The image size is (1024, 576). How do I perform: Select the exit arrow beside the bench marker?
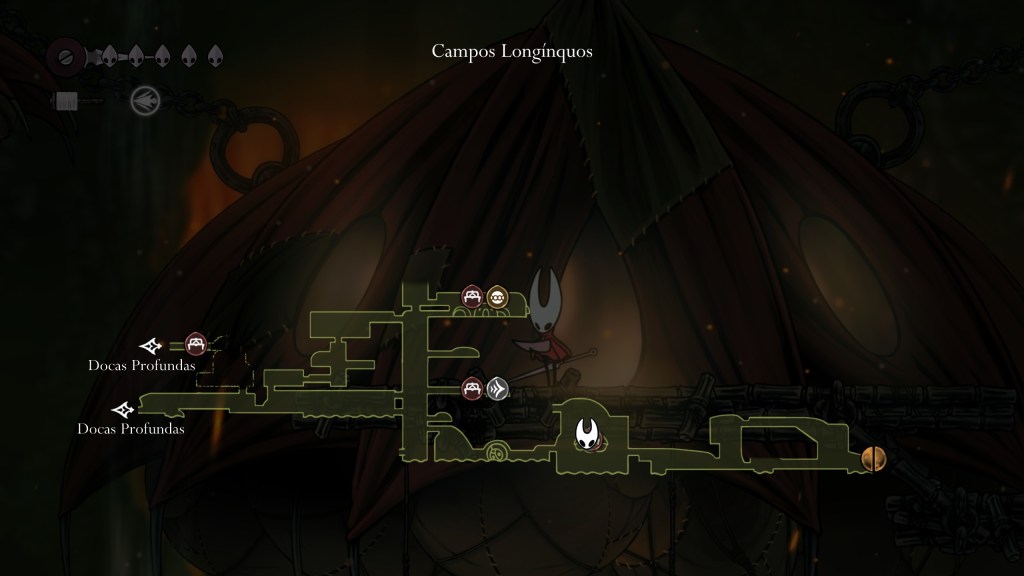[152, 346]
